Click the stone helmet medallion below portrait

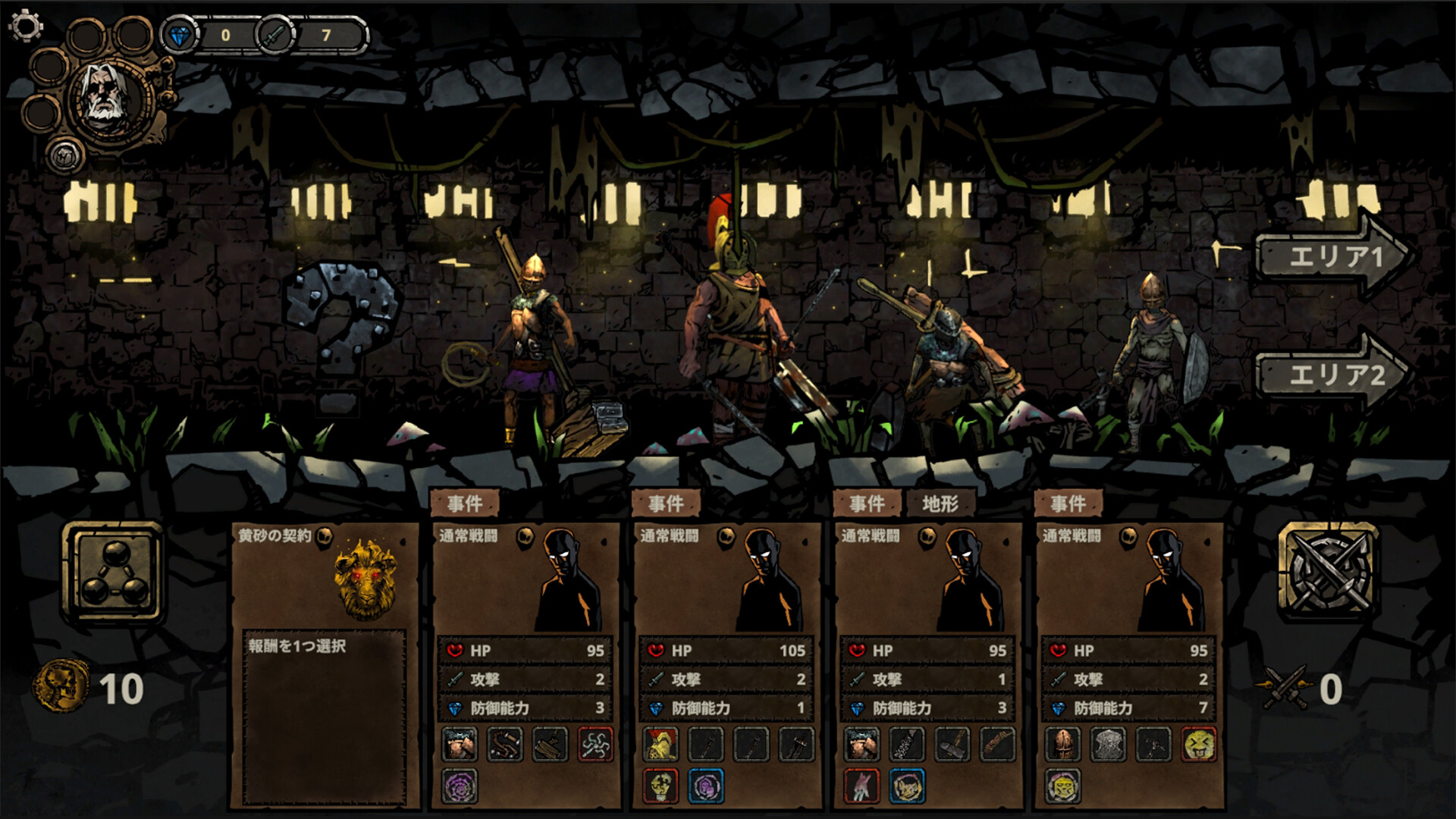click(x=65, y=155)
